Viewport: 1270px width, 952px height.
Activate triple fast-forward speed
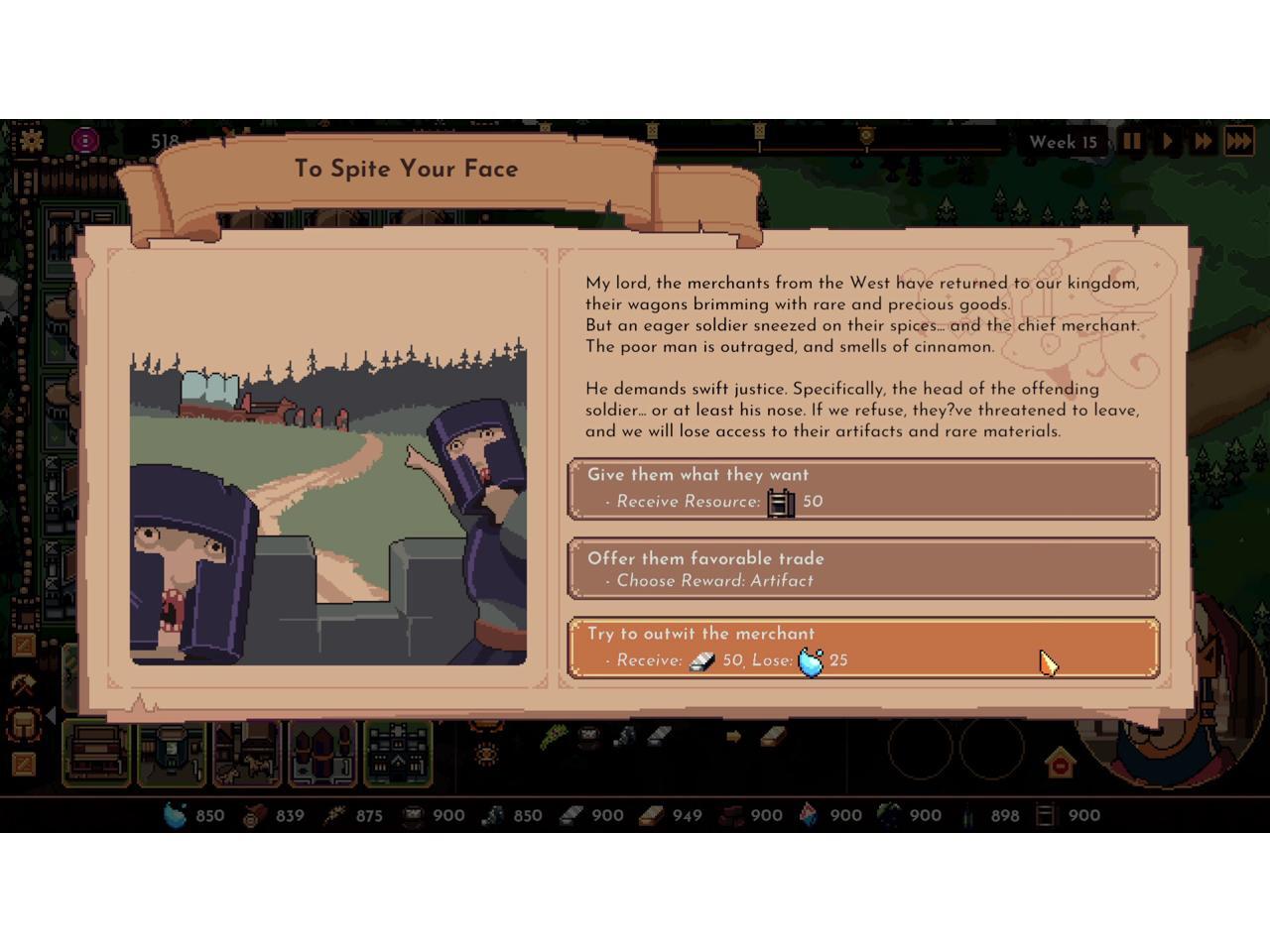point(1239,141)
